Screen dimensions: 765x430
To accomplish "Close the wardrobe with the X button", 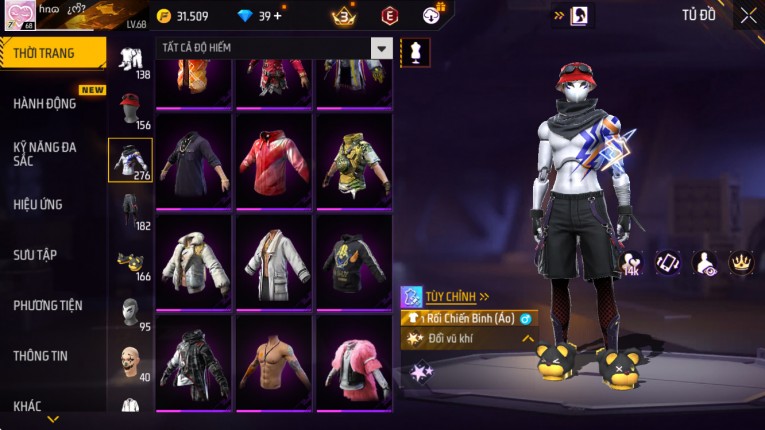I will tap(748, 16).
